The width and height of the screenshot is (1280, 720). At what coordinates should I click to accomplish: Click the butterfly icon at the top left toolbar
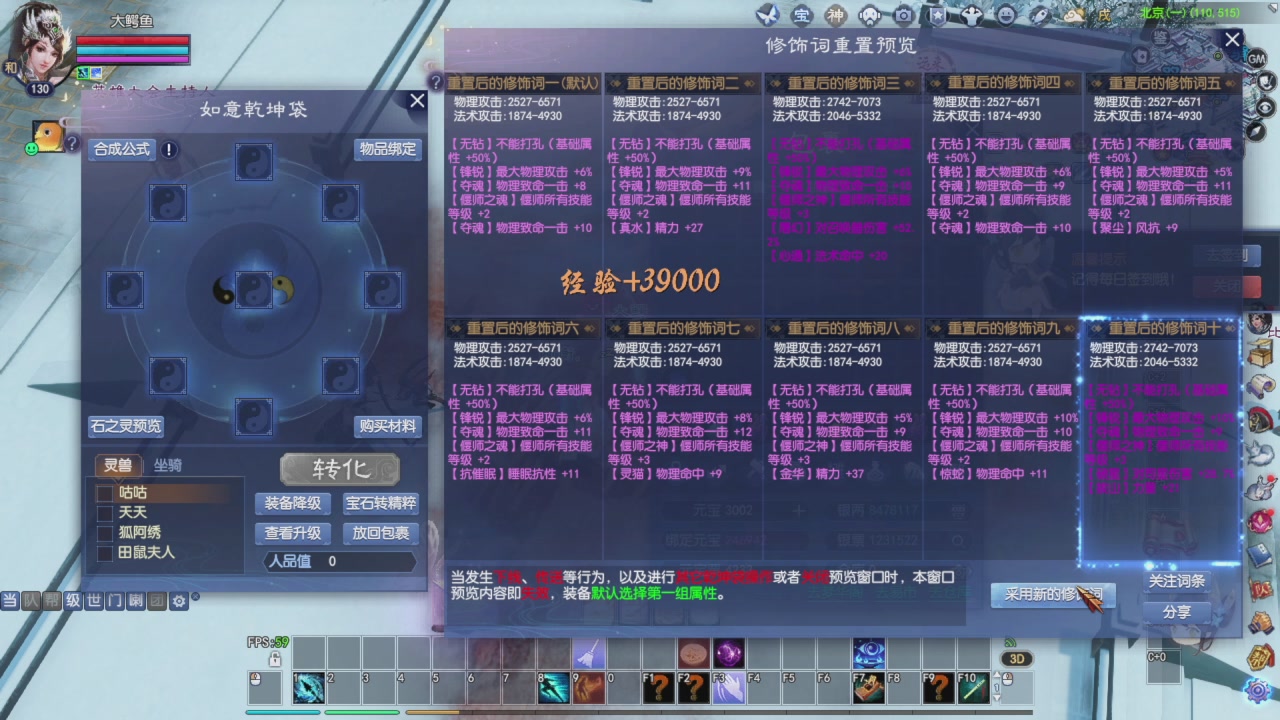pos(768,15)
